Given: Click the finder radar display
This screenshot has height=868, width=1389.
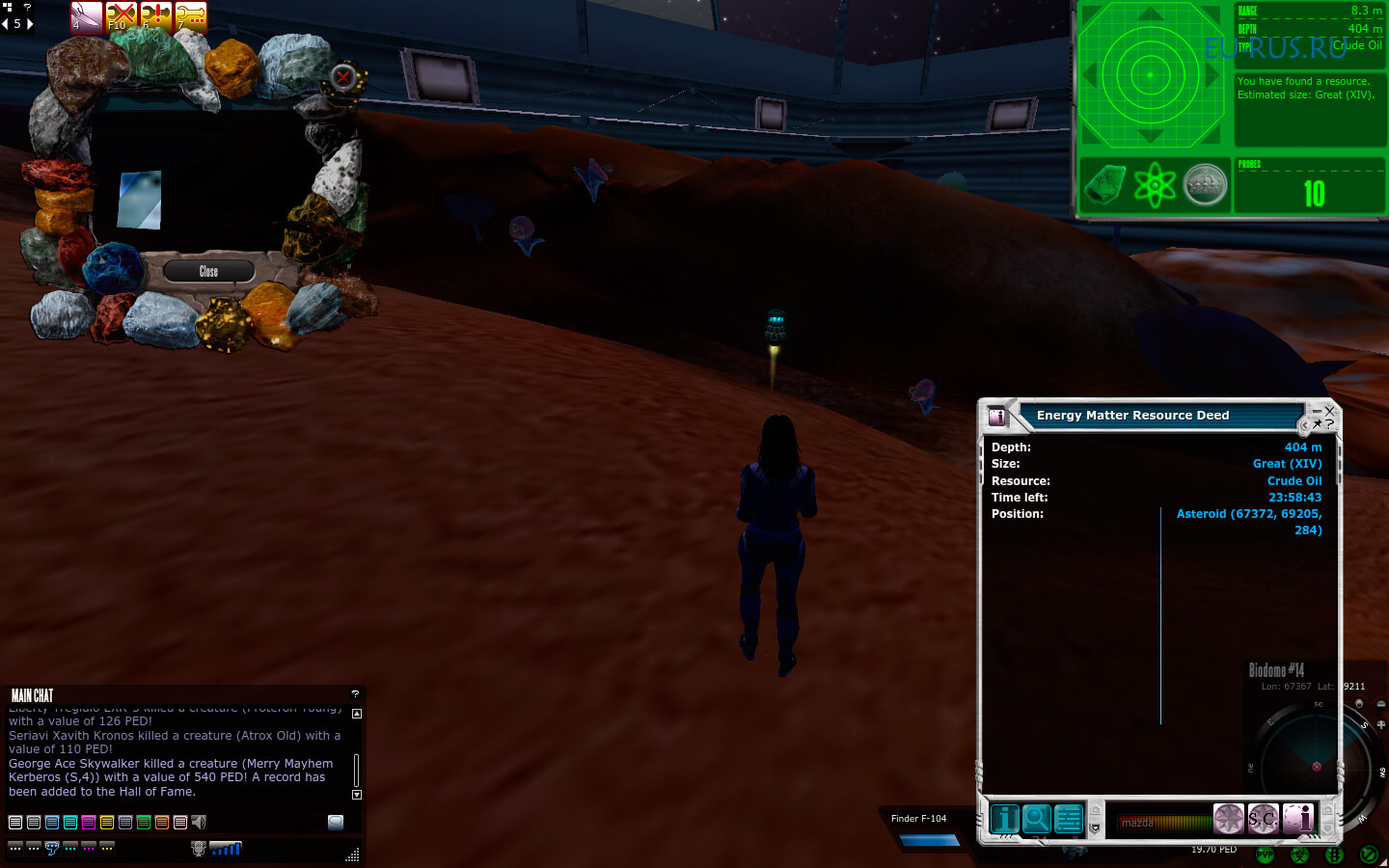Looking at the screenshot, I should (x=1150, y=74).
